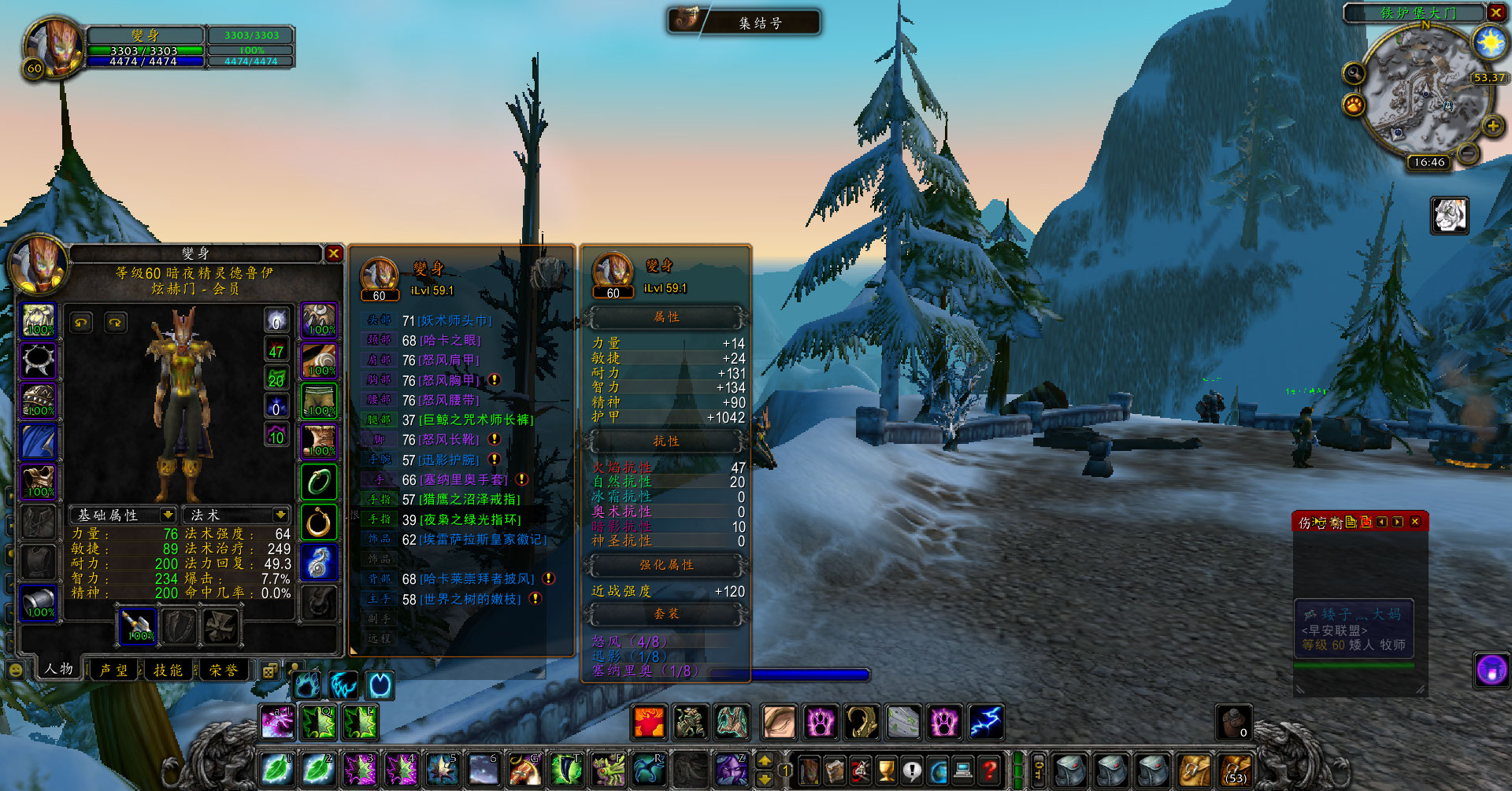
Task: Open the golden trophy micro menu button
Action: pyautogui.click(x=886, y=769)
